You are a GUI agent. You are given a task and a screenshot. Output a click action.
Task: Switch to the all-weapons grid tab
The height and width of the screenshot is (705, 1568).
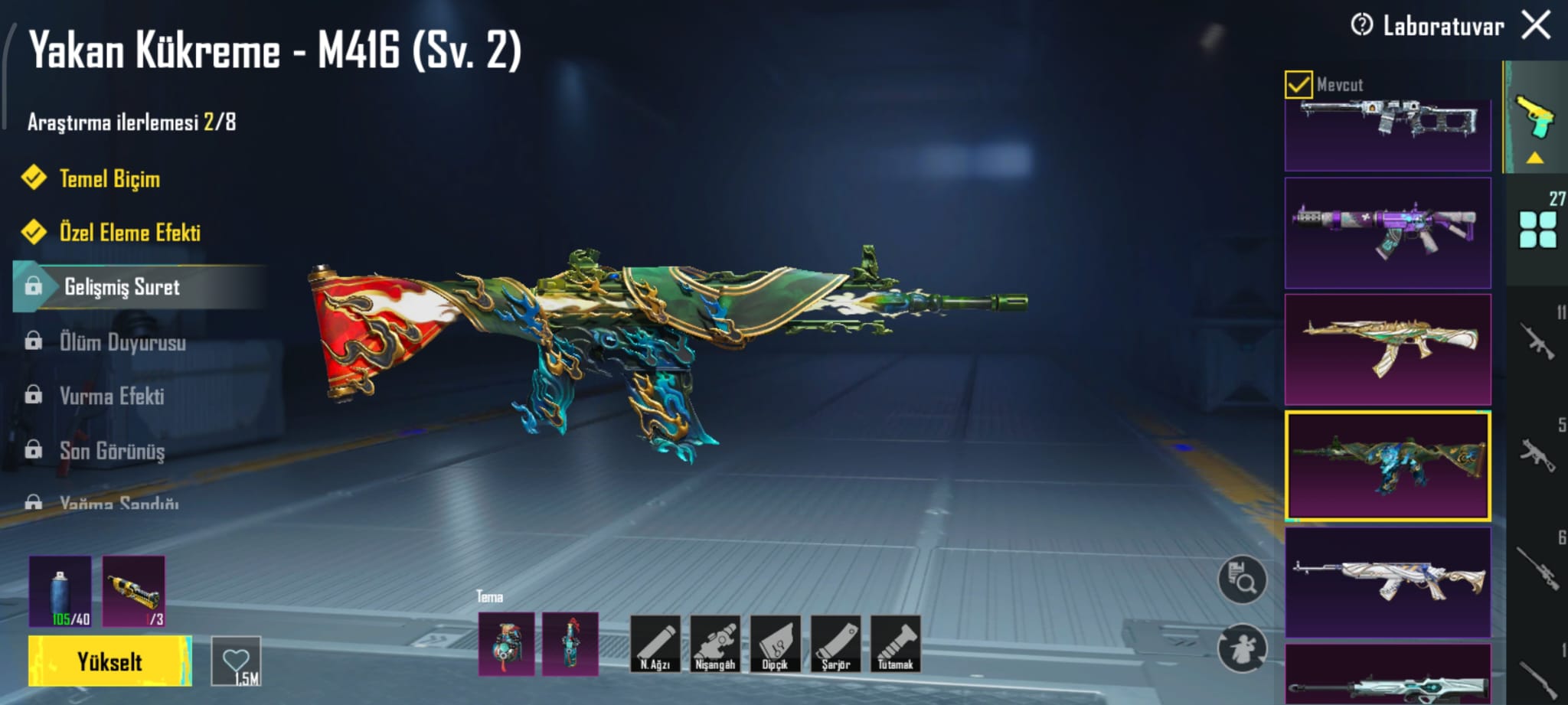click(x=1538, y=230)
